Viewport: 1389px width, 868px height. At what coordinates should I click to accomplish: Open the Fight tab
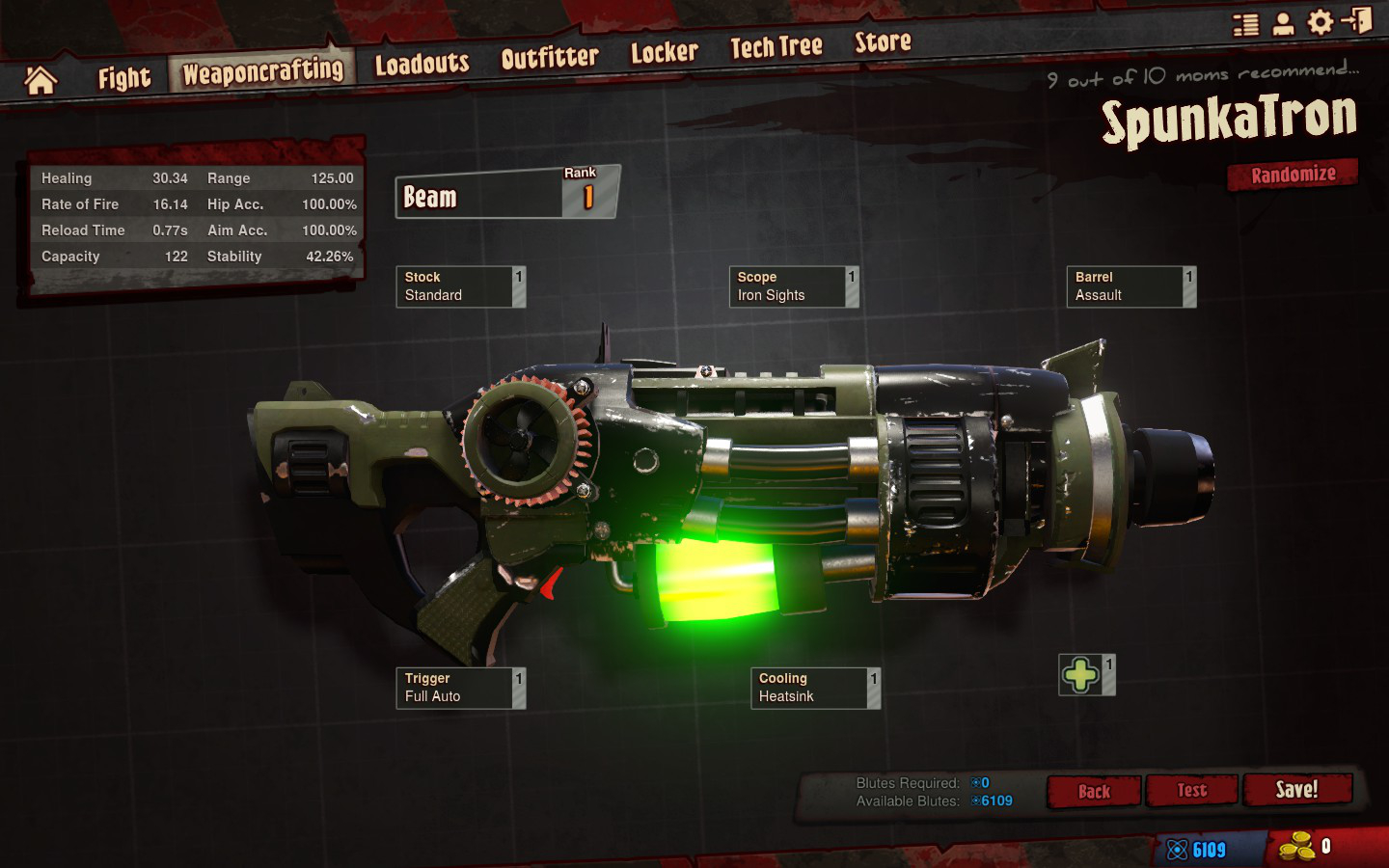click(x=124, y=78)
